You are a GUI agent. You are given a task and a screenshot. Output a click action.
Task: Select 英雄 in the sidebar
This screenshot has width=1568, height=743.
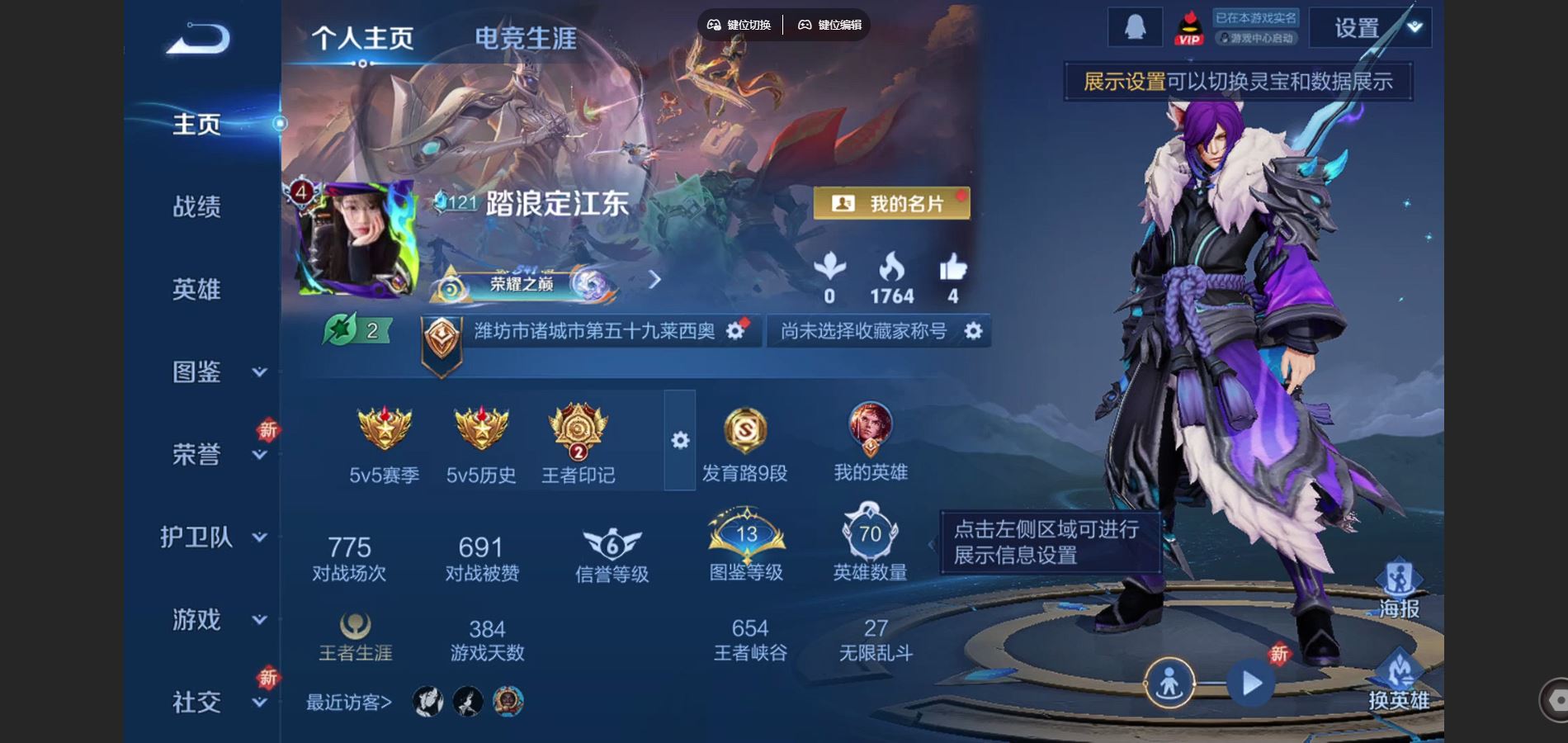[196, 289]
